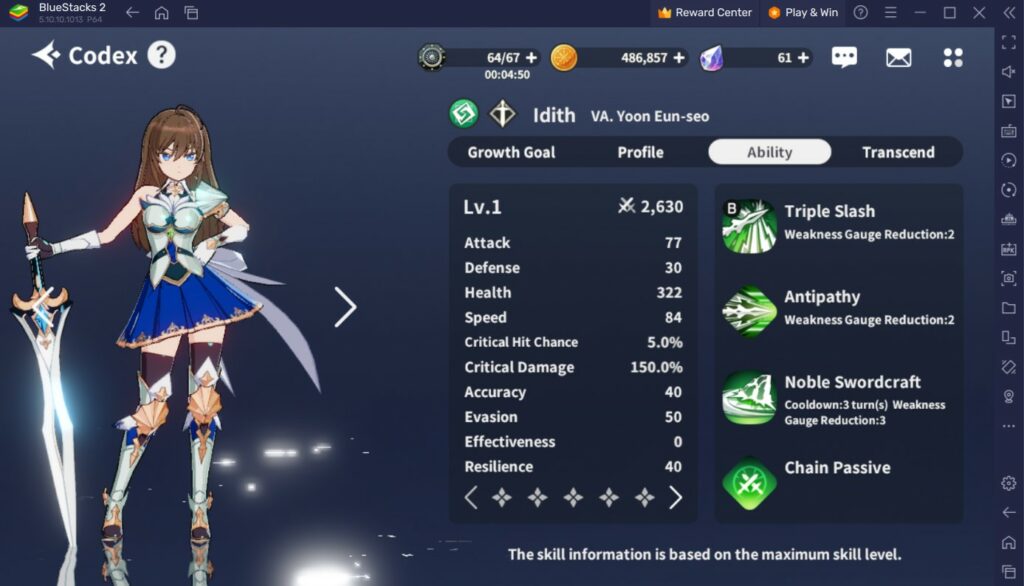
Task: Select the Antipathy skill icon
Action: coord(749,311)
